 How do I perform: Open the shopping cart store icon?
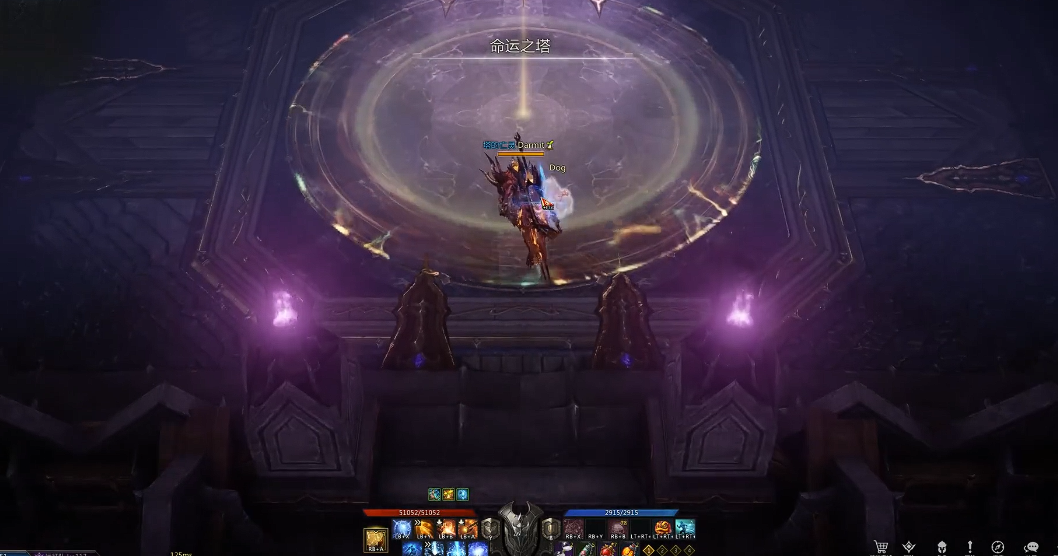coord(881,547)
